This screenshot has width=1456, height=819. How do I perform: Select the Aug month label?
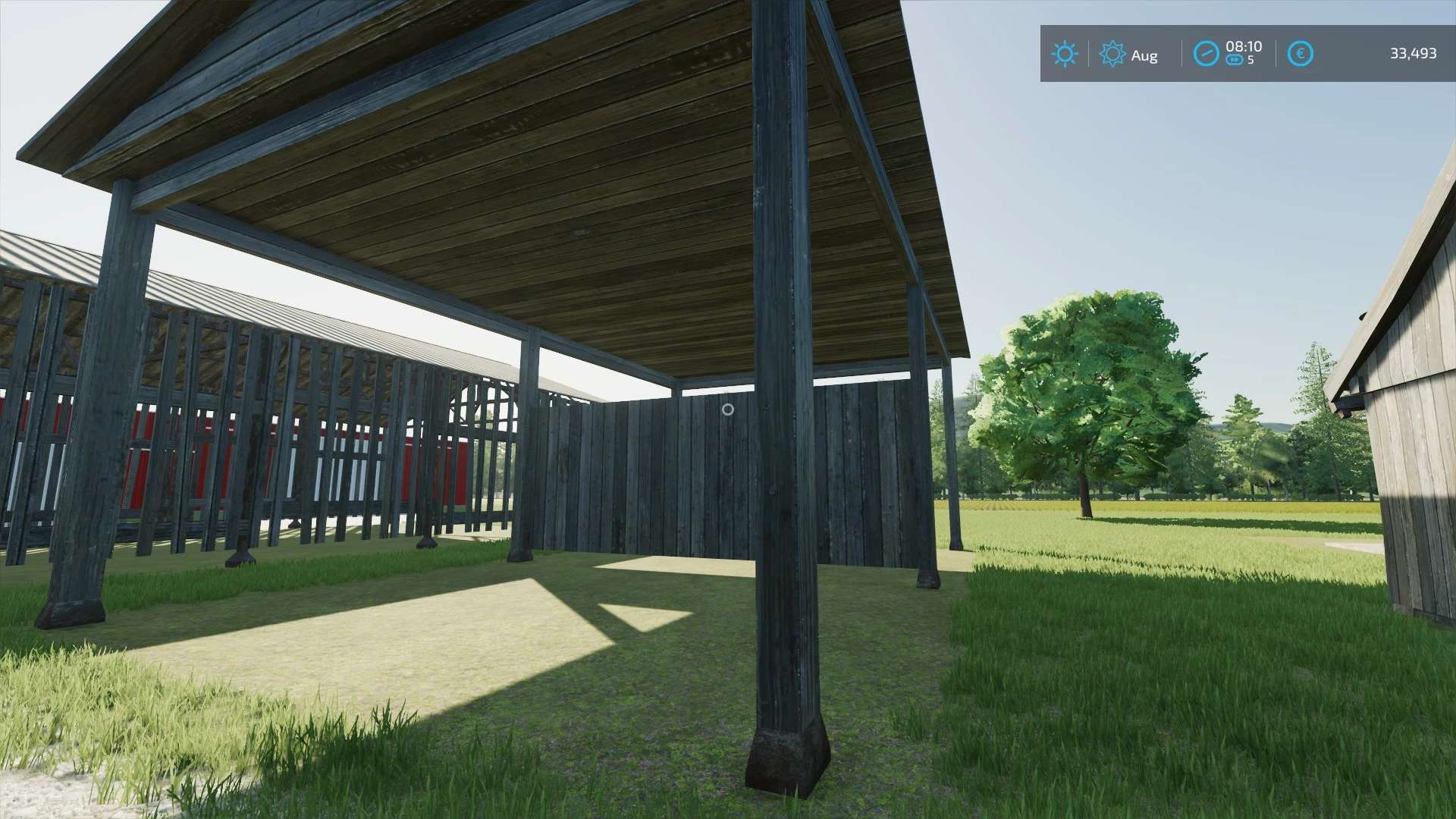(1144, 55)
